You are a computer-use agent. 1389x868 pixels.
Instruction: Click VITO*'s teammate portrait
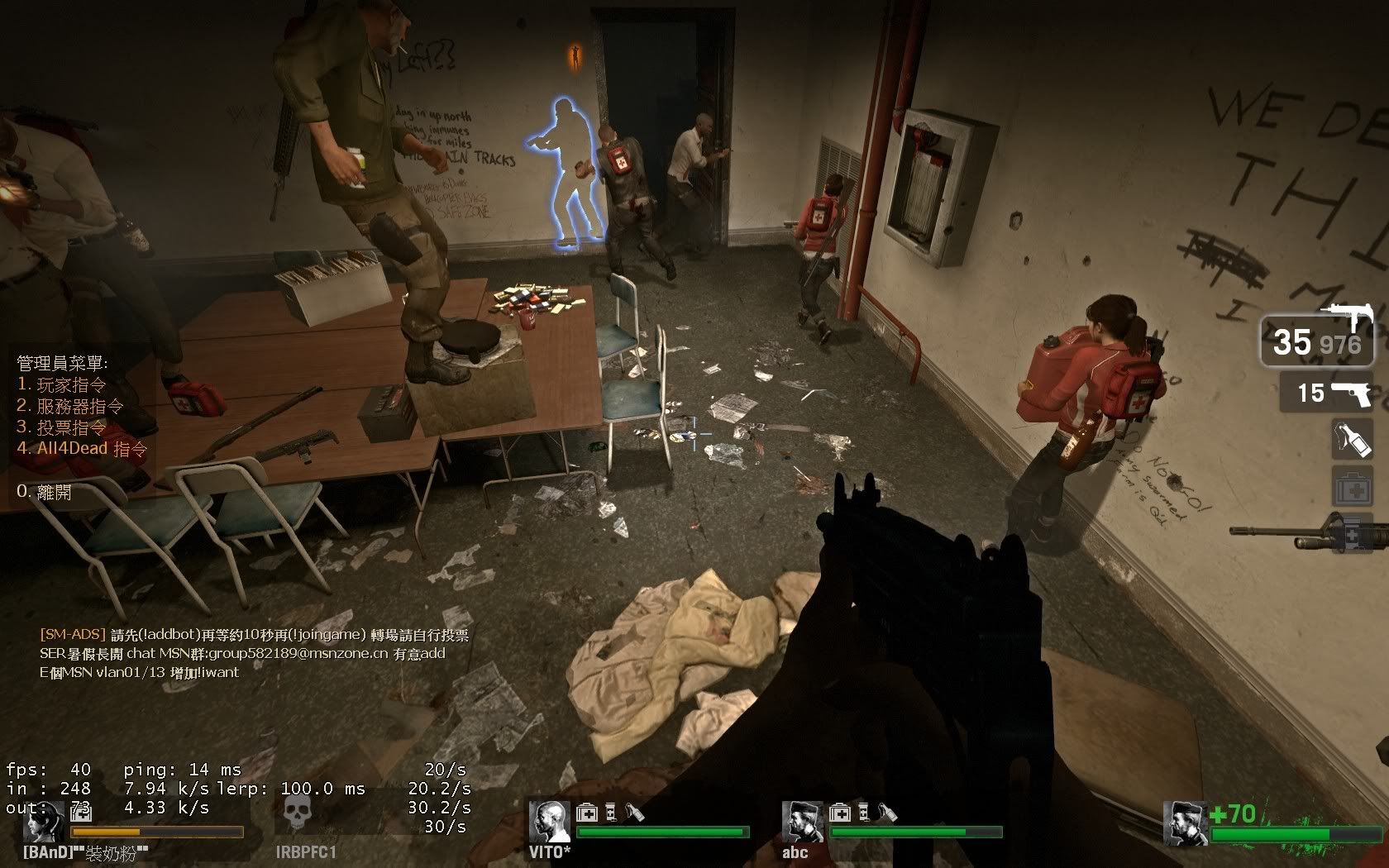point(550,822)
